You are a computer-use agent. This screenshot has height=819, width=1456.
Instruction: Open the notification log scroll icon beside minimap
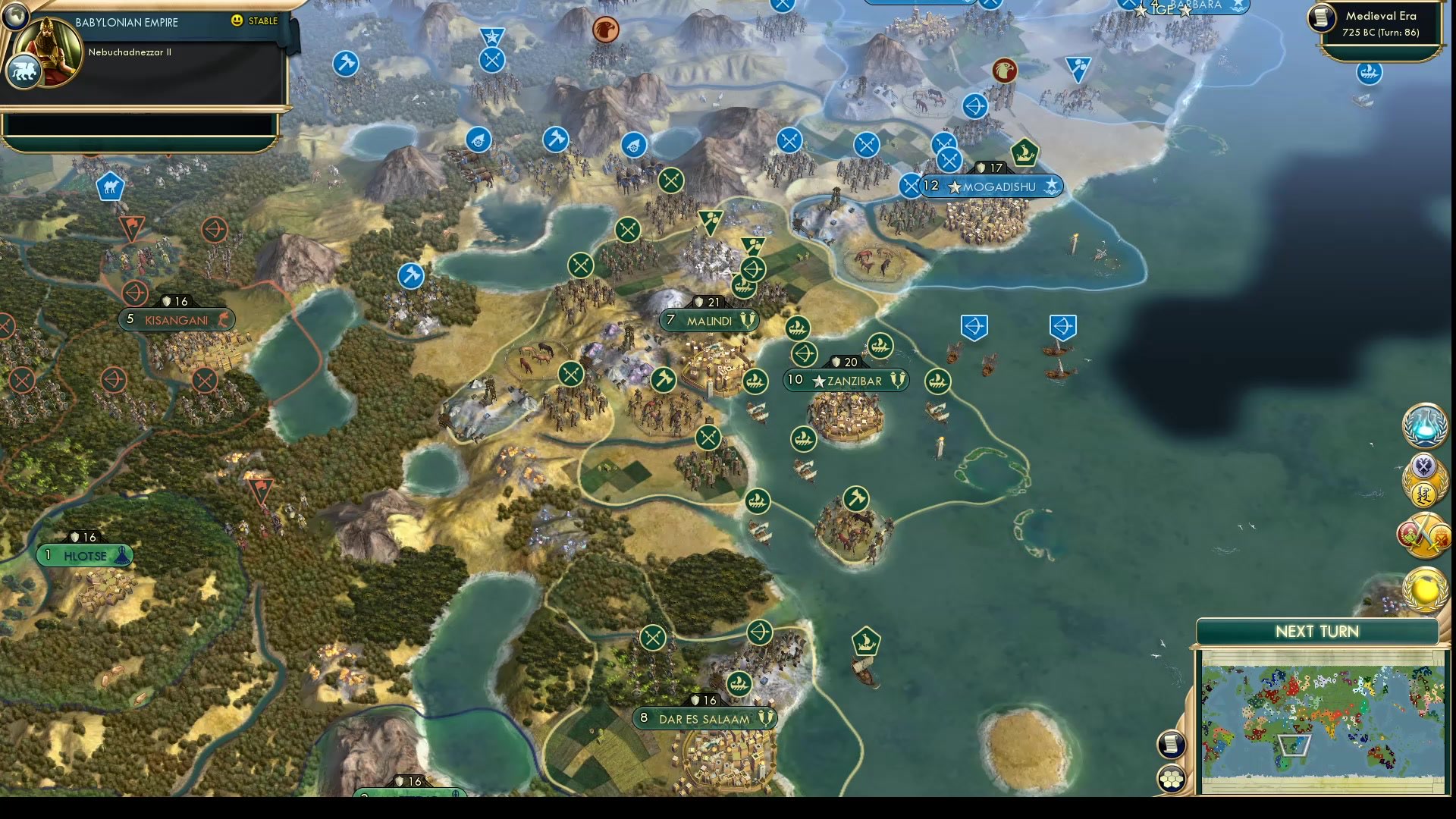1171,743
